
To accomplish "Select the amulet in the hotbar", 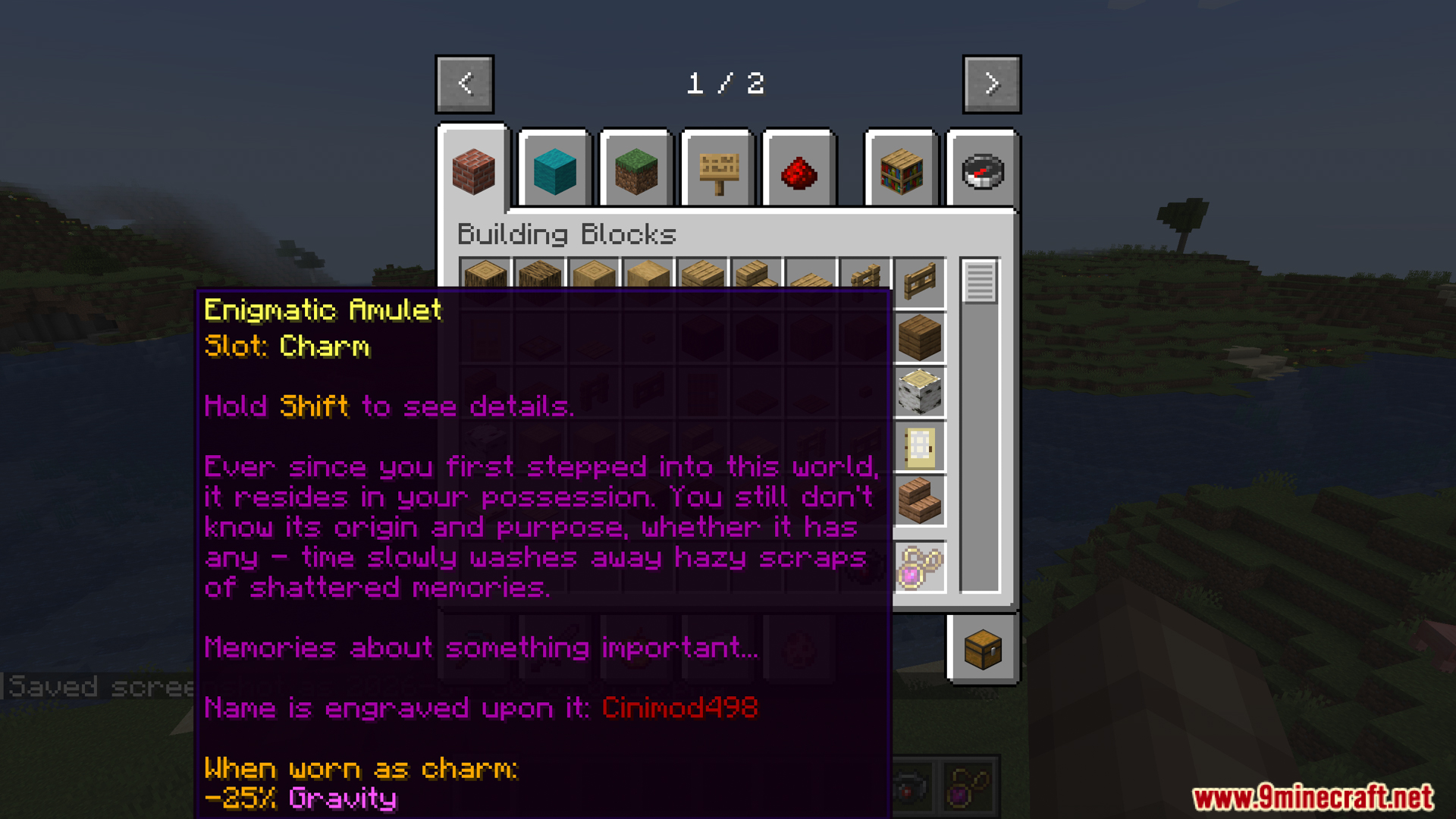I will coord(968,786).
